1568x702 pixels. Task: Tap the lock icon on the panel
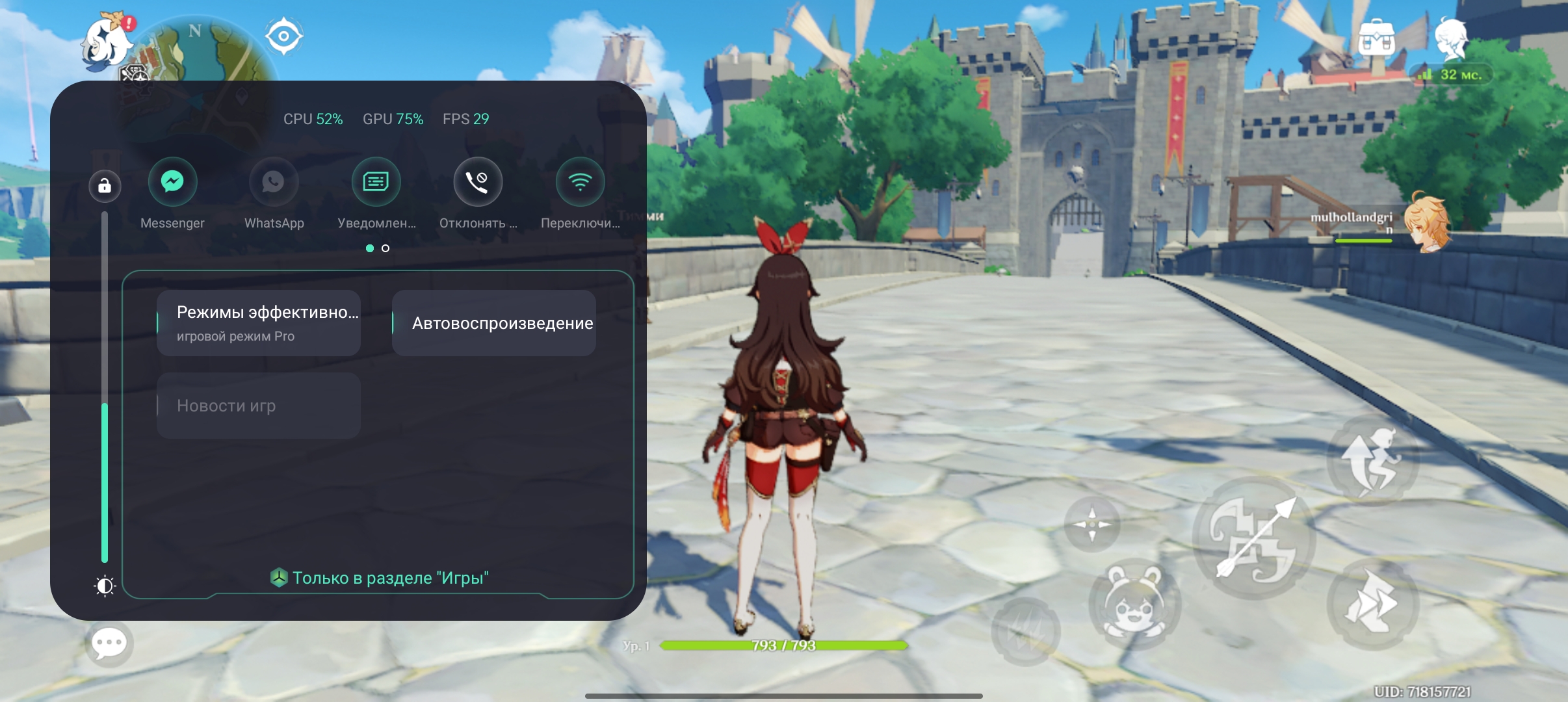(105, 187)
